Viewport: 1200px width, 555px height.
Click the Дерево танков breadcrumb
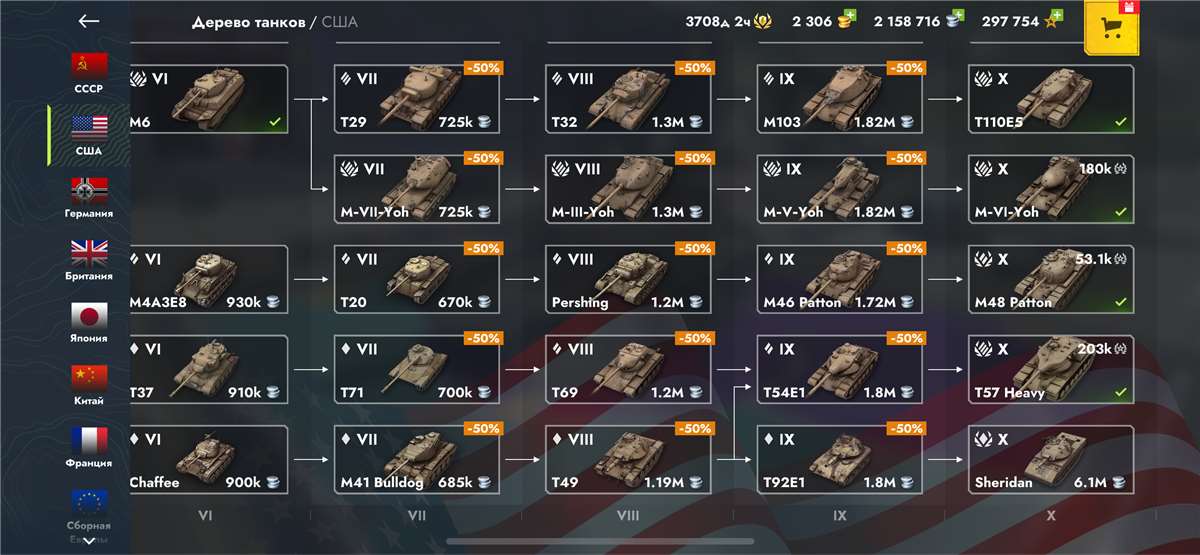[x=253, y=22]
